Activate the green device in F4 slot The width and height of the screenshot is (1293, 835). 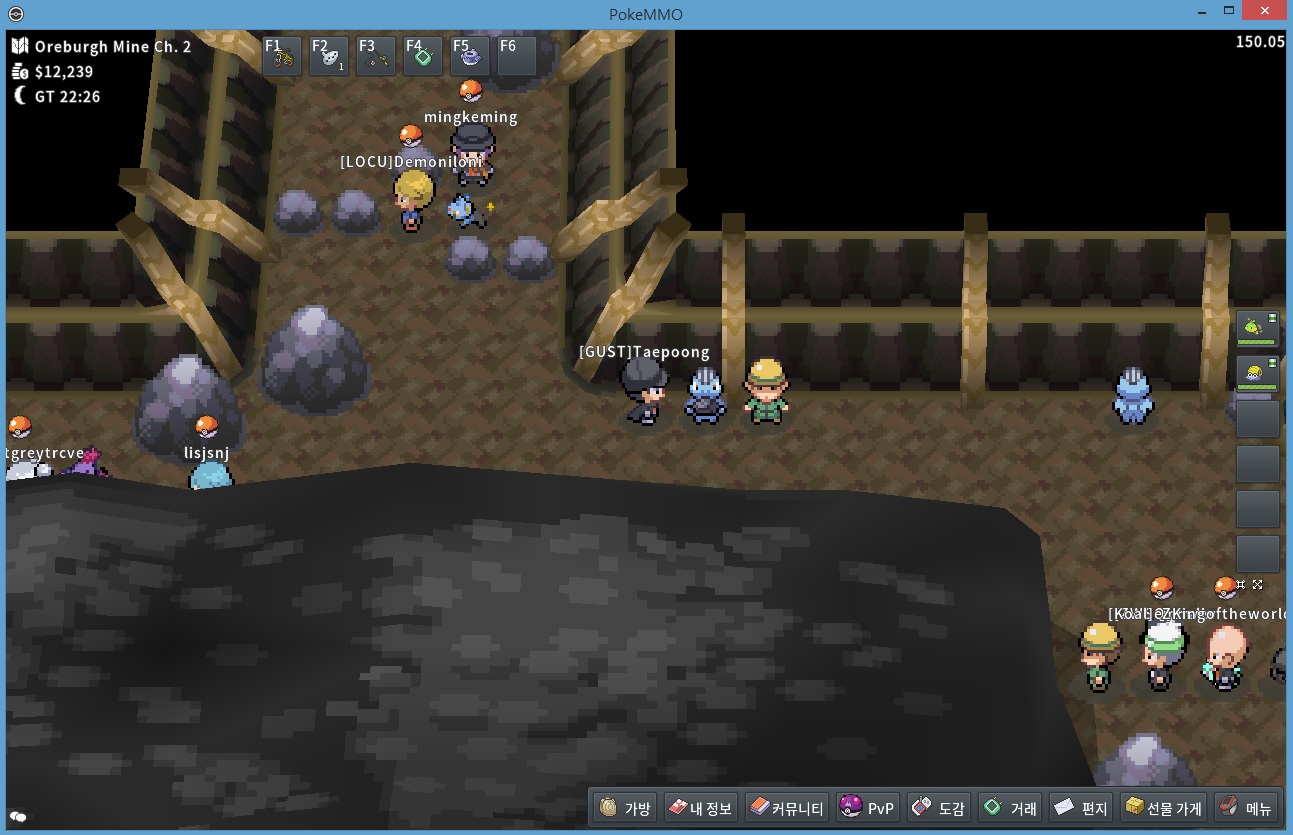[x=423, y=58]
